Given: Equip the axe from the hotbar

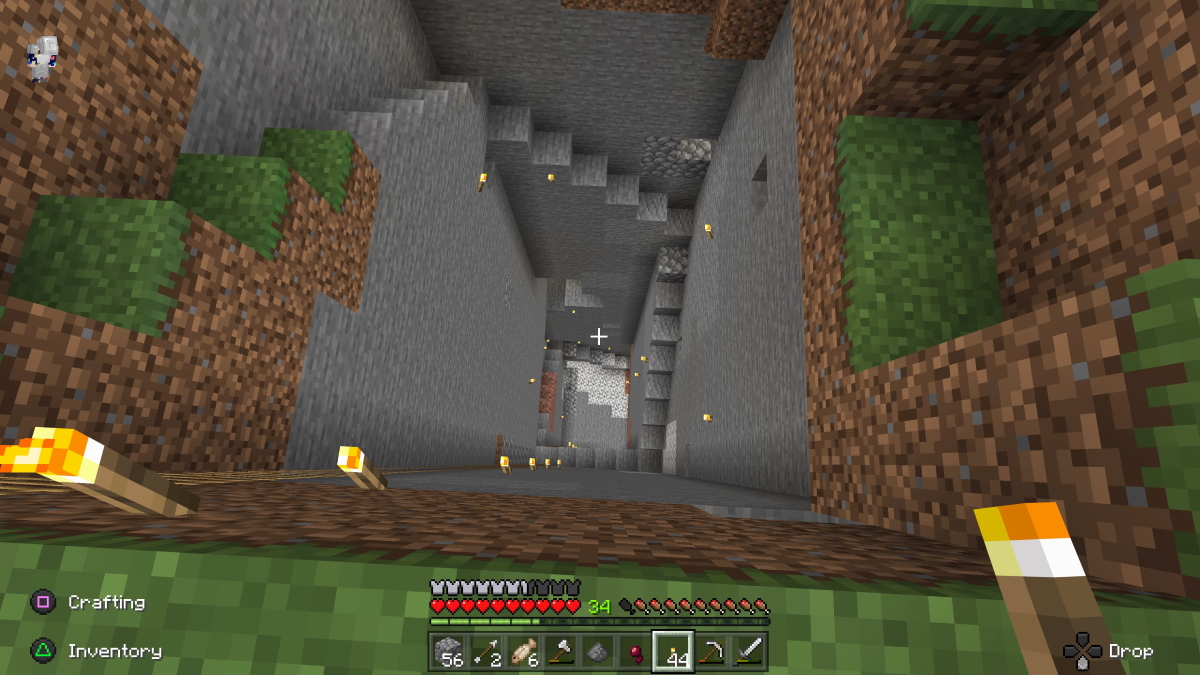Looking at the screenshot, I should 560,652.
